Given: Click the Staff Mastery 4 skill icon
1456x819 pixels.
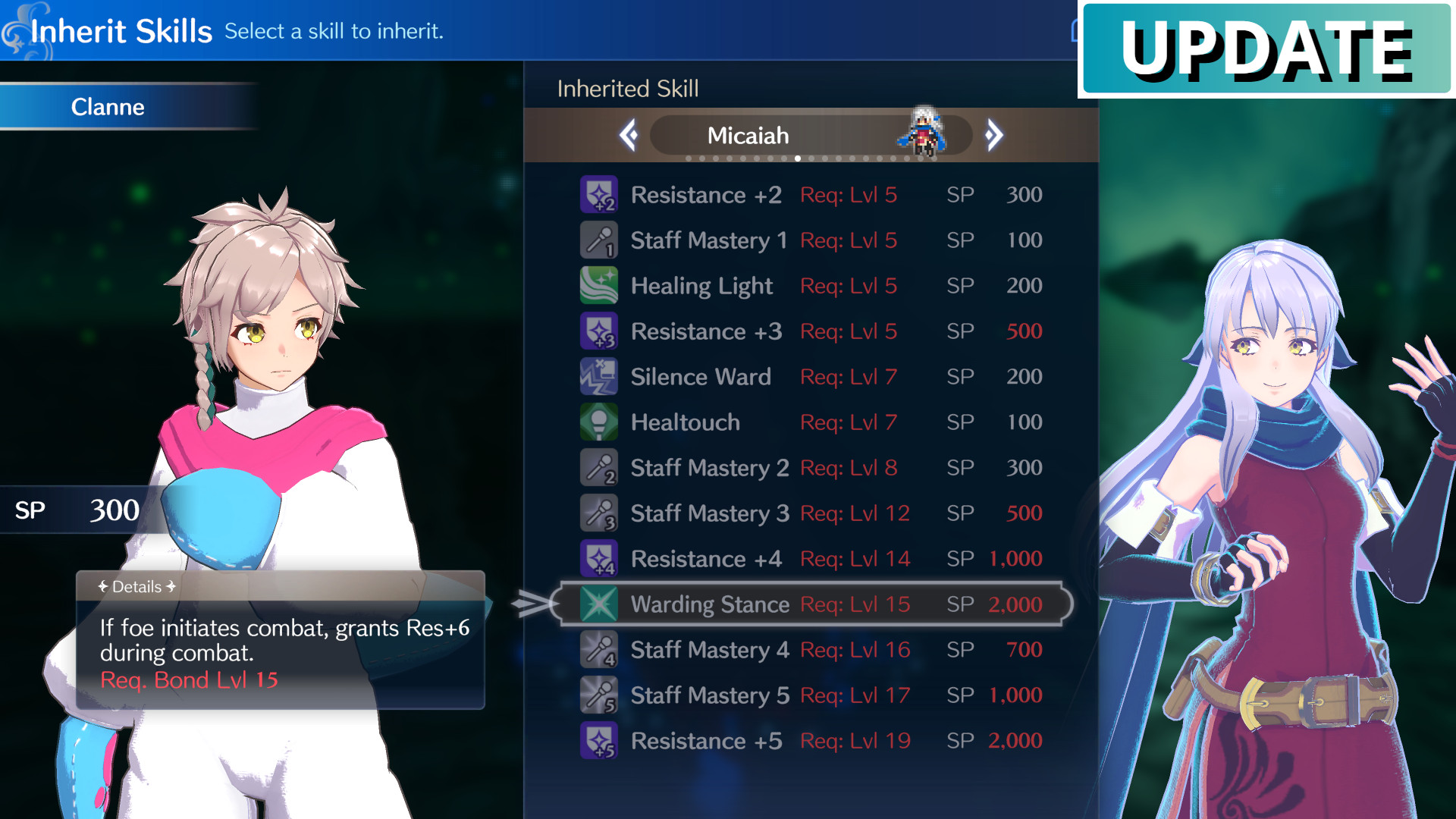Looking at the screenshot, I should [599, 650].
